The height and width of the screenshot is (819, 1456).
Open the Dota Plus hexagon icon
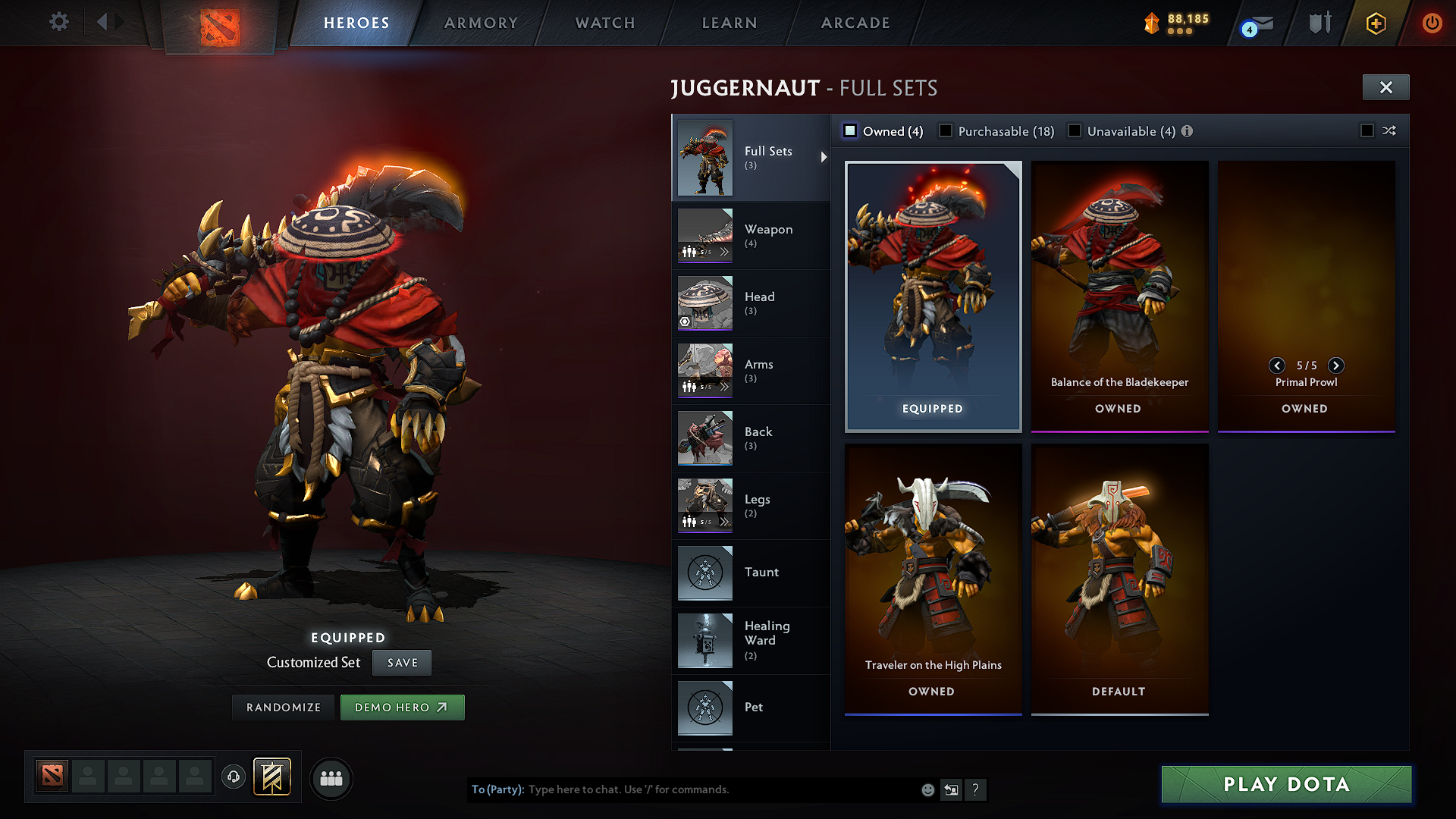(1376, 23)
